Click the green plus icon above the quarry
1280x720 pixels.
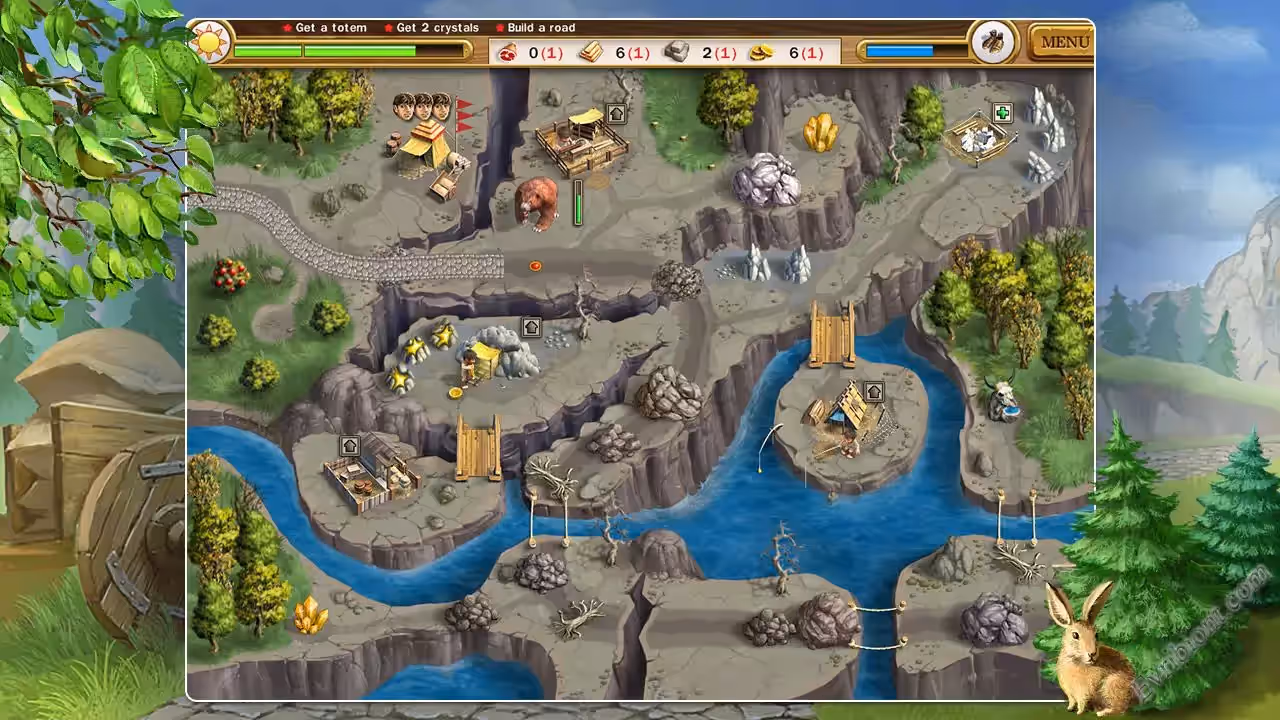click(1003, 113)
